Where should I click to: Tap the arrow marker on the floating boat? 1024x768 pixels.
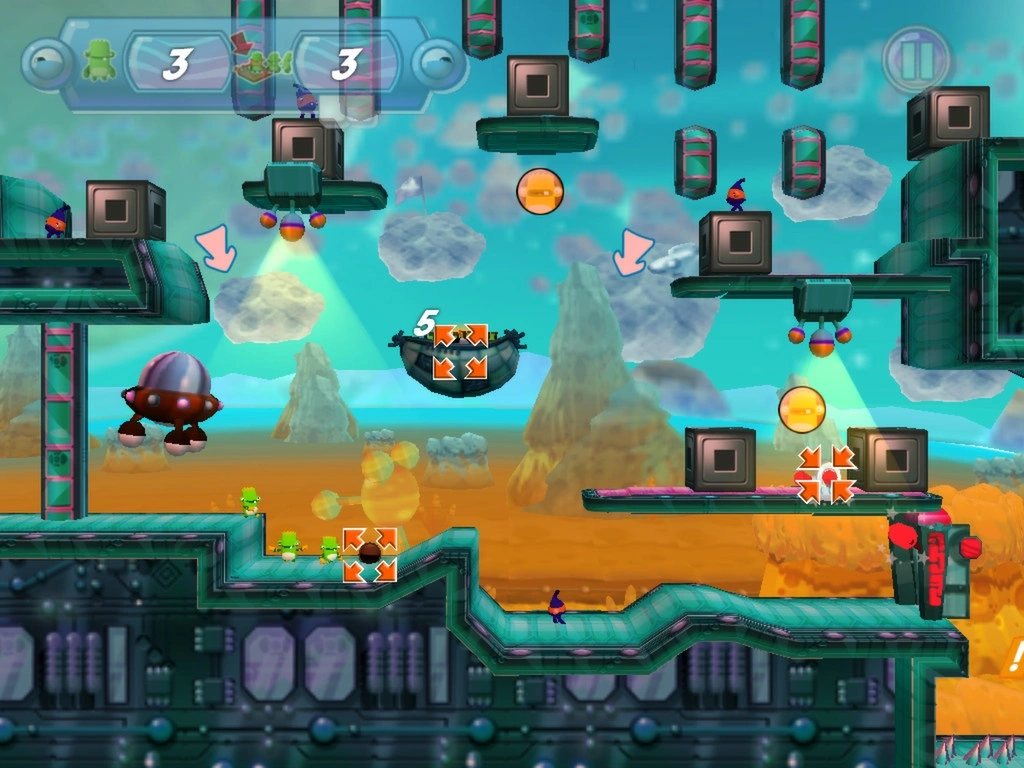click(x=460, y=351)
